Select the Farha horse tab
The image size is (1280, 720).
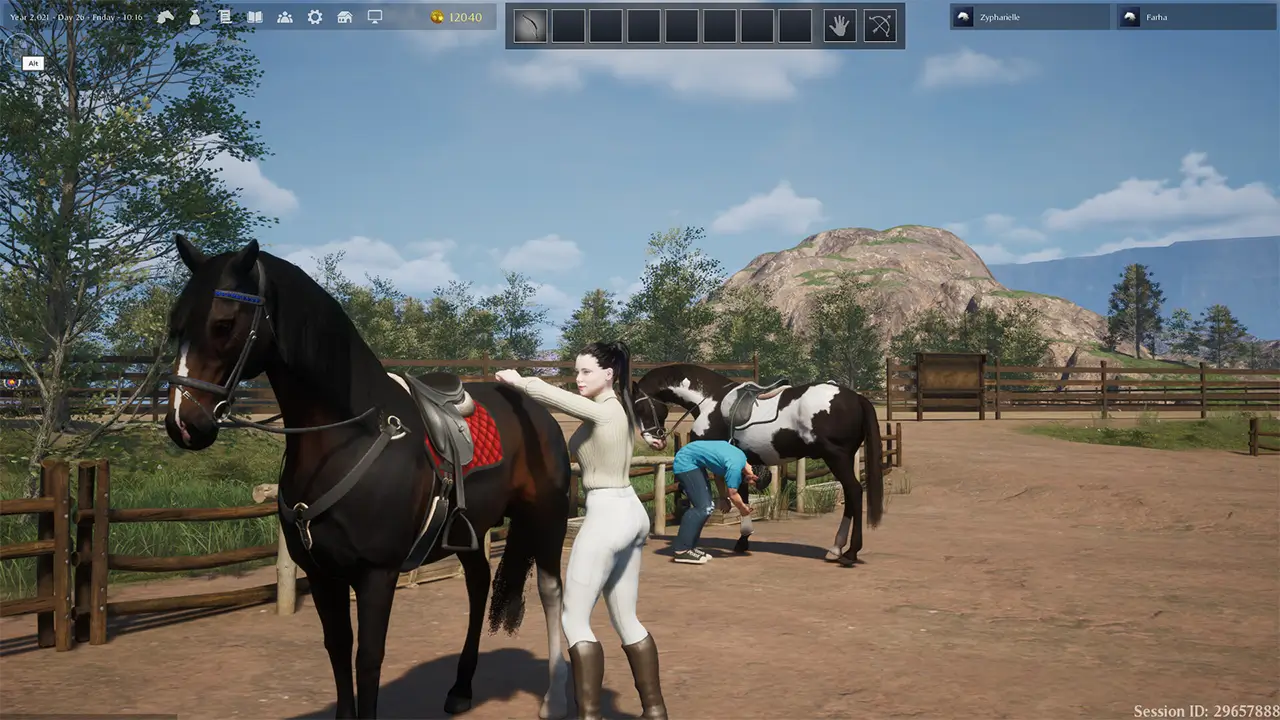(x=1159, y=17)
